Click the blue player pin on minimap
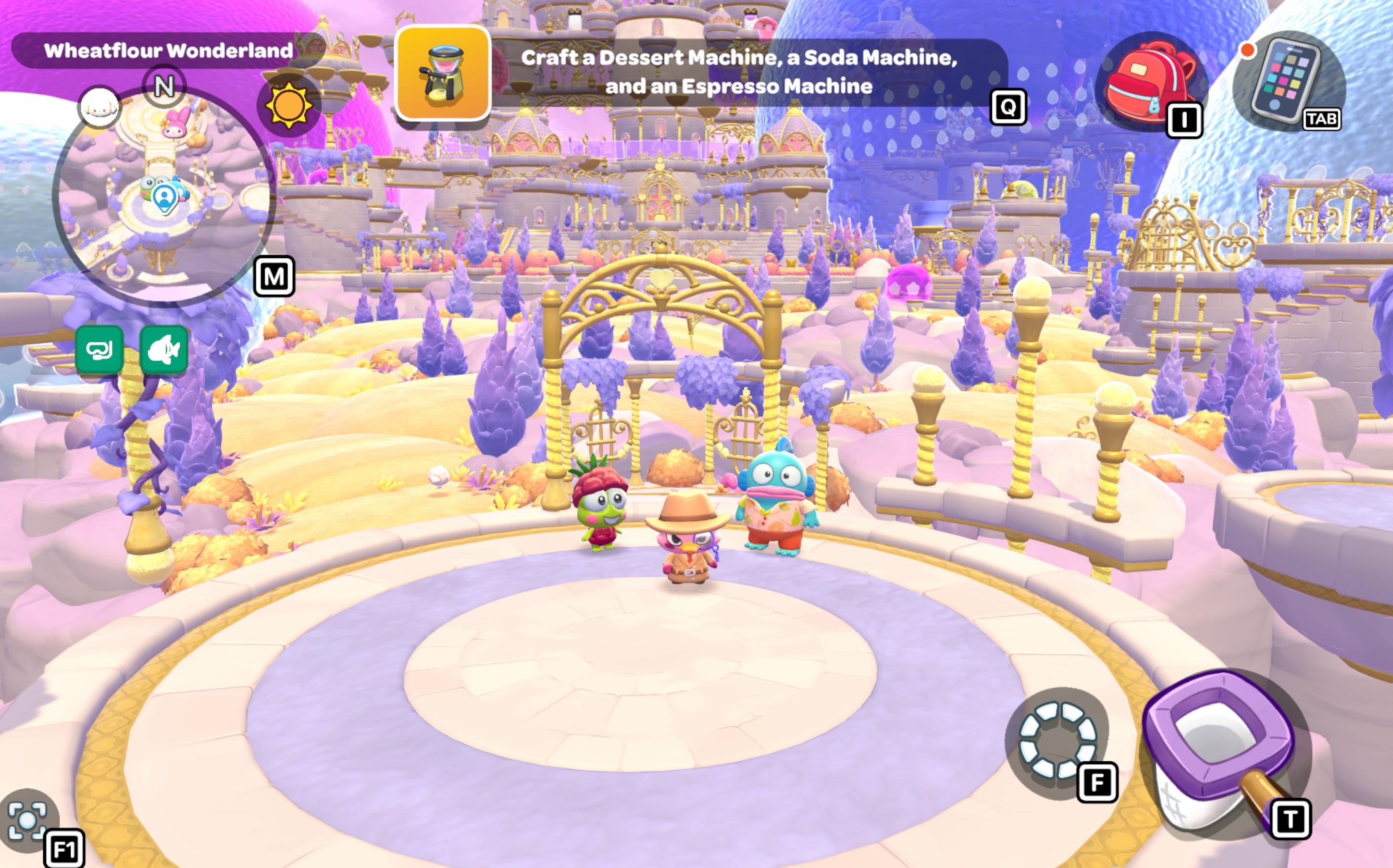Screen dimensions: 1393x868 pyautogui.click(x=165, y=198)
